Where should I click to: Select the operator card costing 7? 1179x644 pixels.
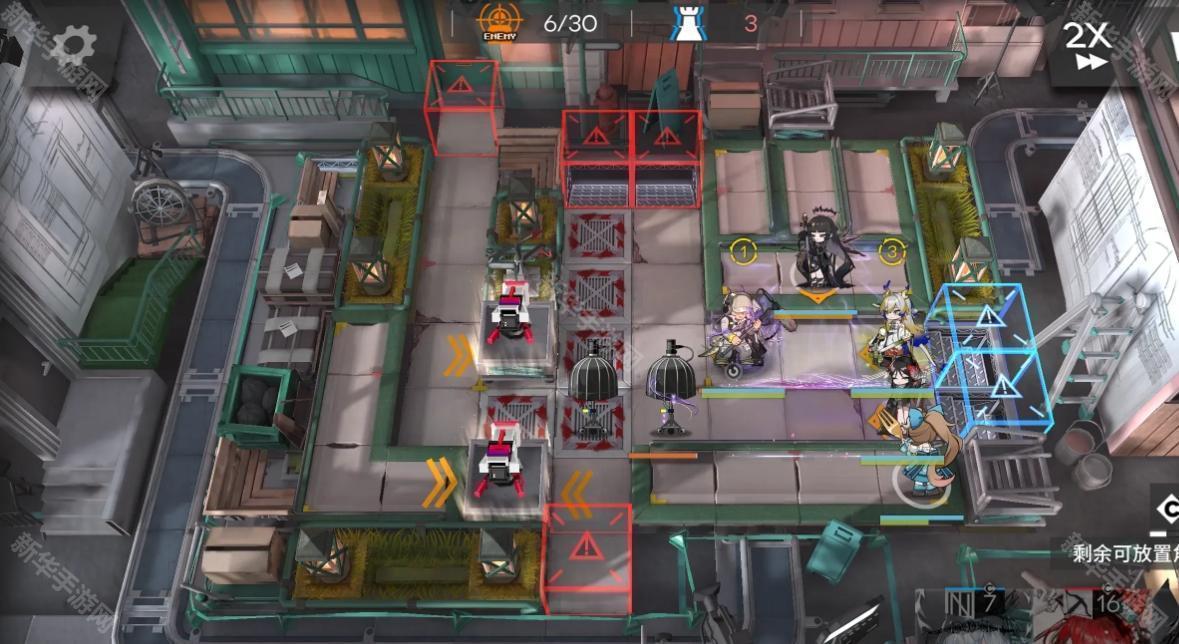975,617
